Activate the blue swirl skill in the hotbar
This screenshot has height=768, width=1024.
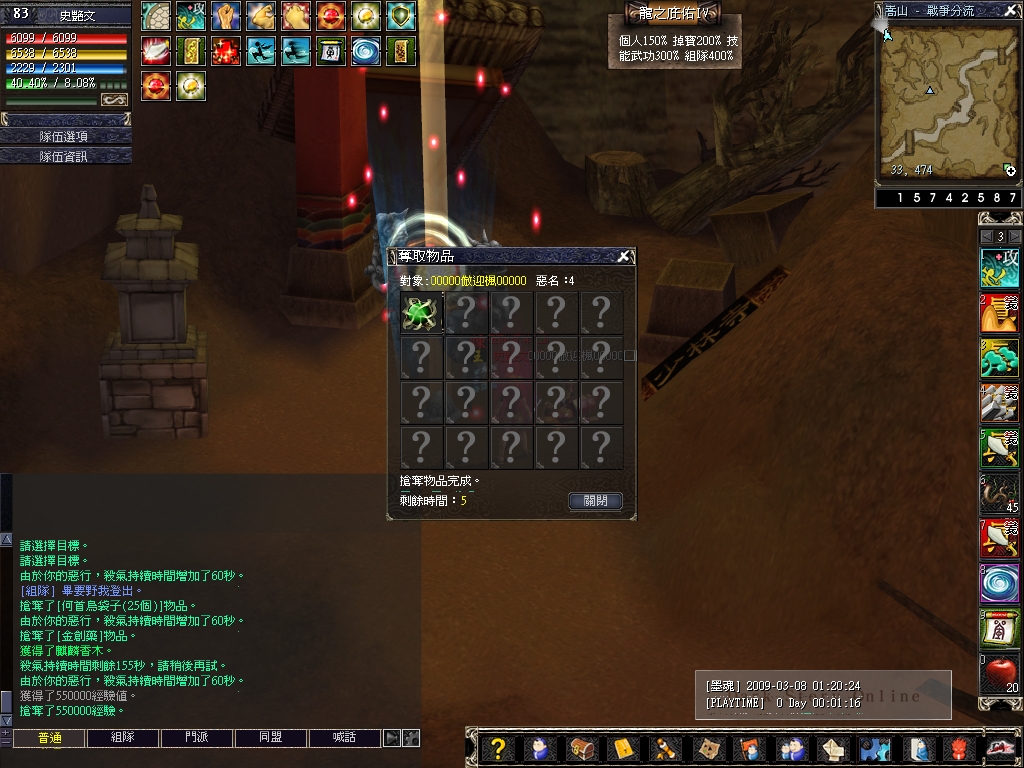[x=999, y=583]
